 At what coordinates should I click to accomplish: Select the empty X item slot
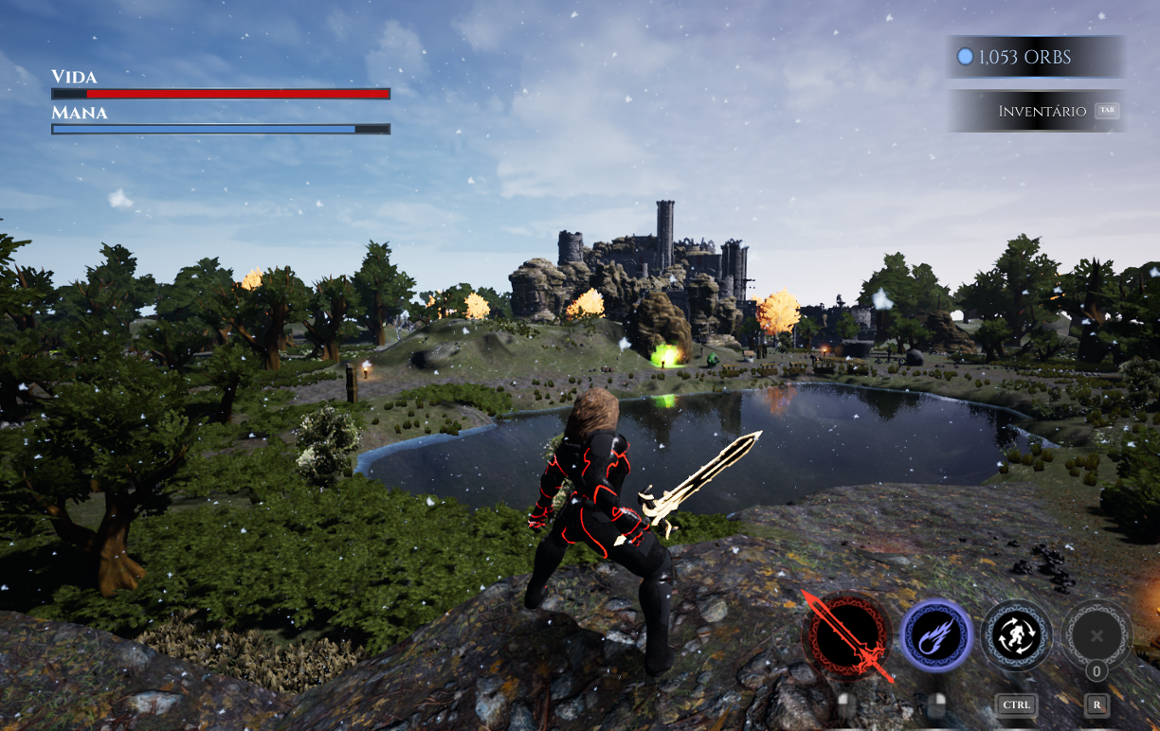click(1096, 635)
